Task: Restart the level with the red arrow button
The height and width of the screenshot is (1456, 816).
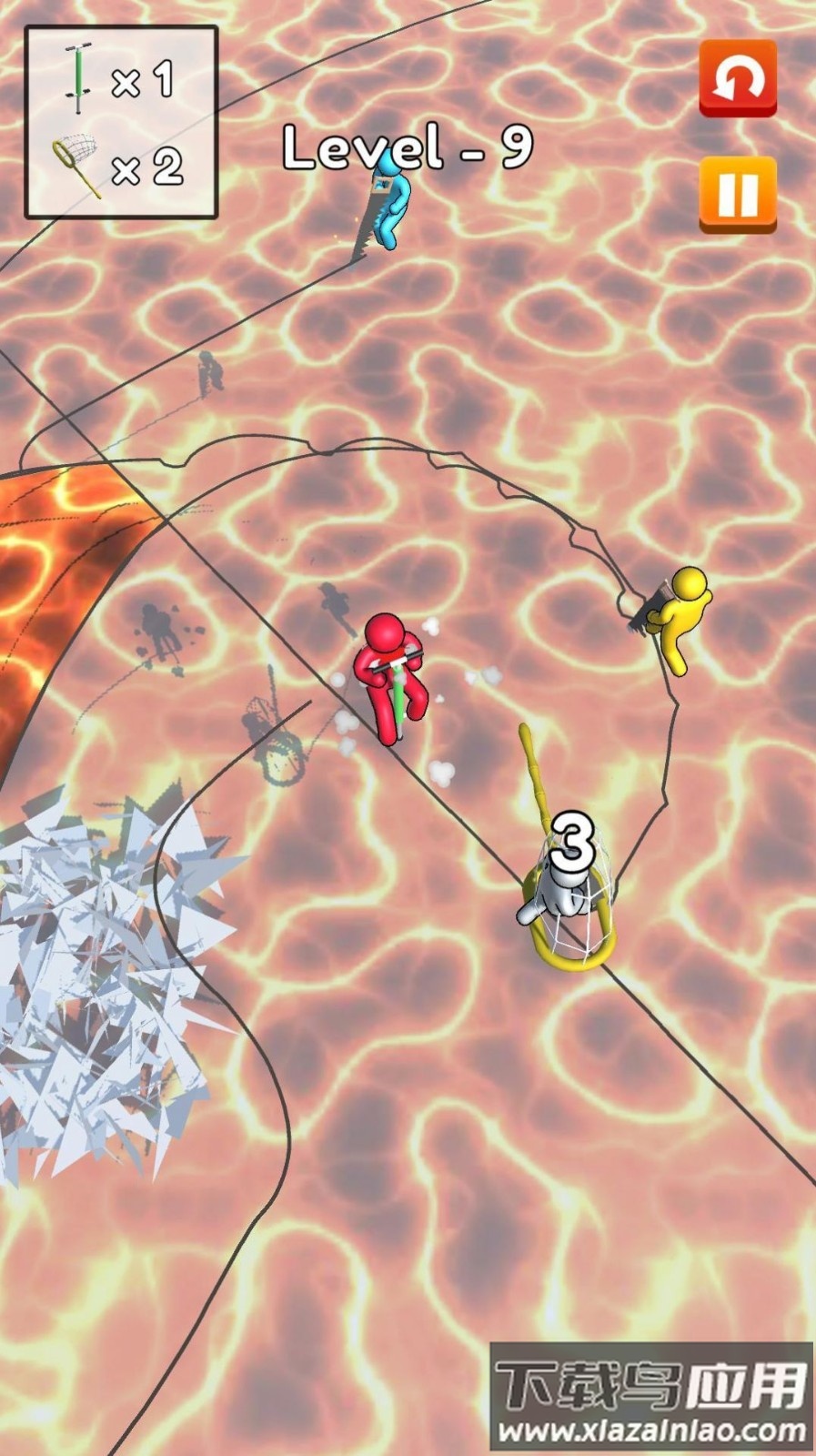Action: [737, 78]
